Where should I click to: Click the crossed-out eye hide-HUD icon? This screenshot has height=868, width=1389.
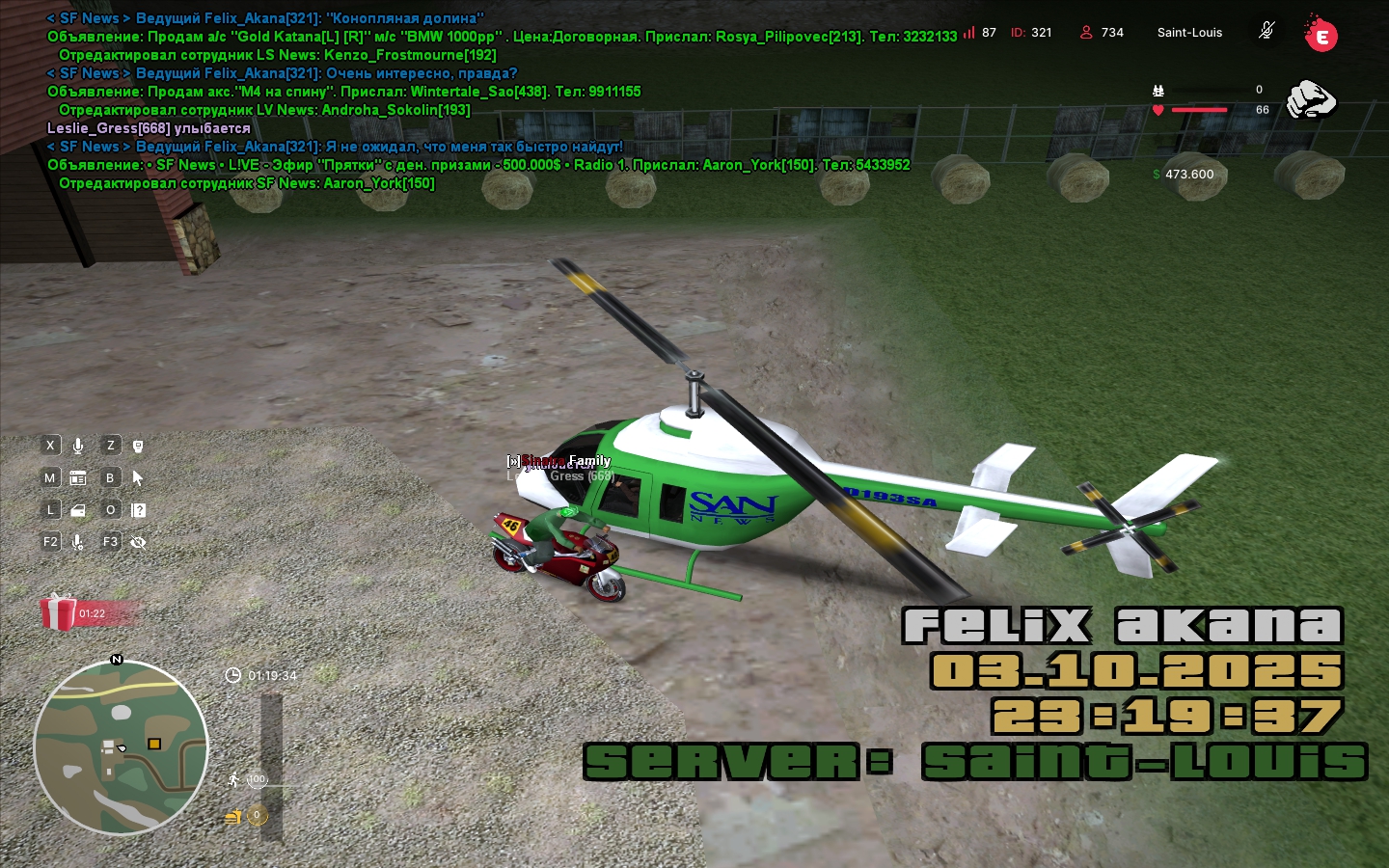(x=138, y=542)
